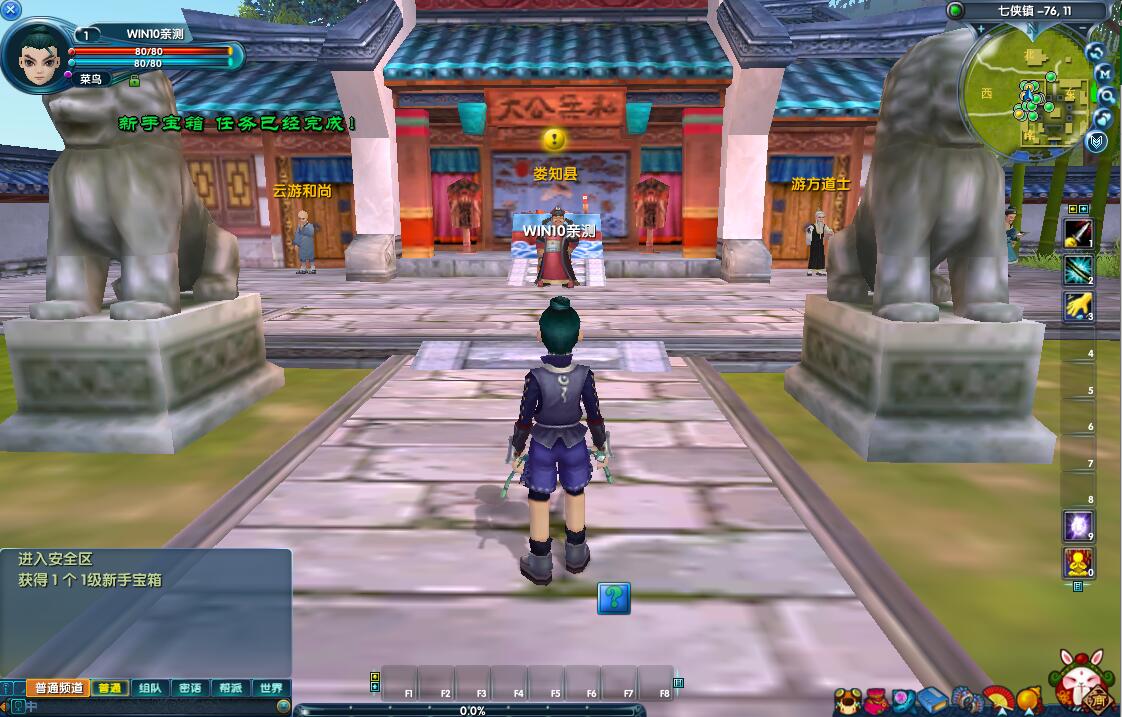The width and height of the screenshot is (1122, 717).
Task: Activate the purple orb skill in slot 9
Action: (1077, 525)
